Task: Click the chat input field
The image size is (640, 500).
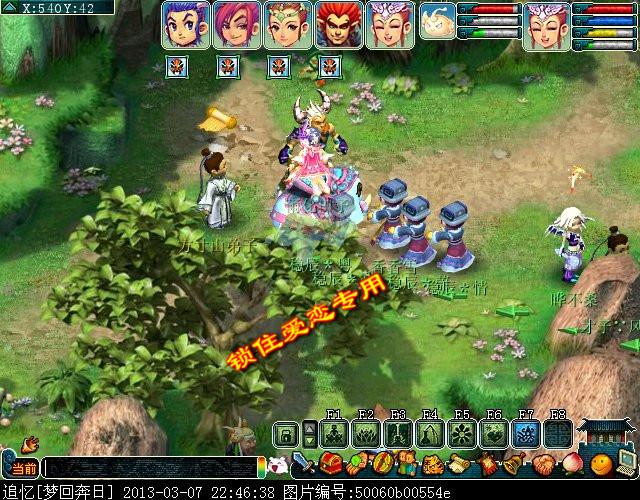Action: (x=150, y=468)
